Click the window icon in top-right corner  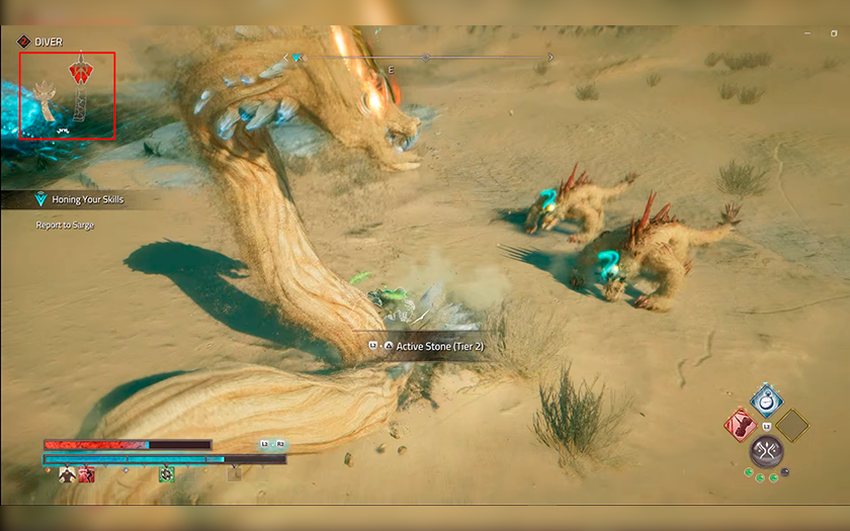point(834,33)
